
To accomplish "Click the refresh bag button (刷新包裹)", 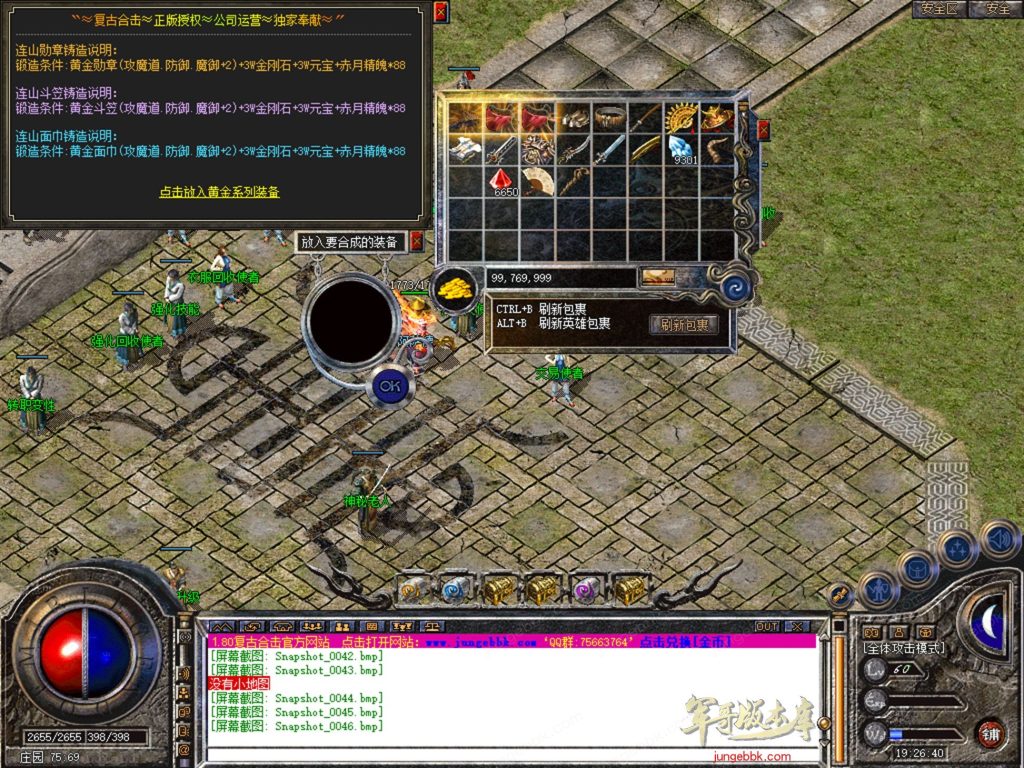I will point(684,325).
